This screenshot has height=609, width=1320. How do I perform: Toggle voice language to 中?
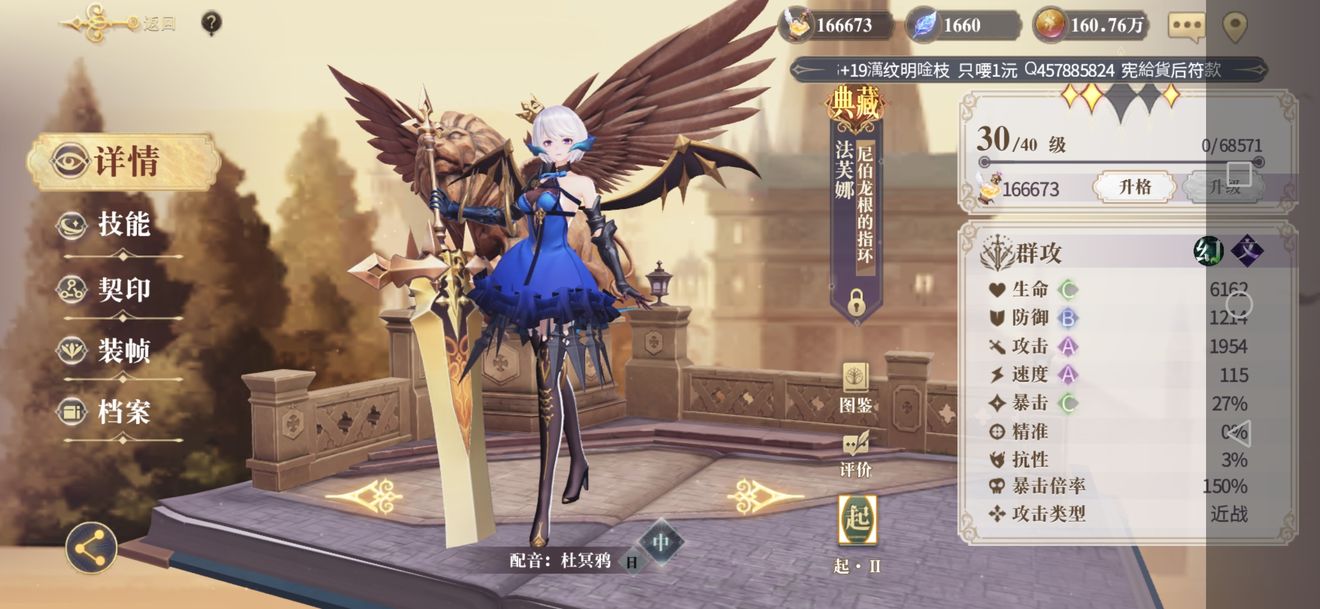pos(660,543)
